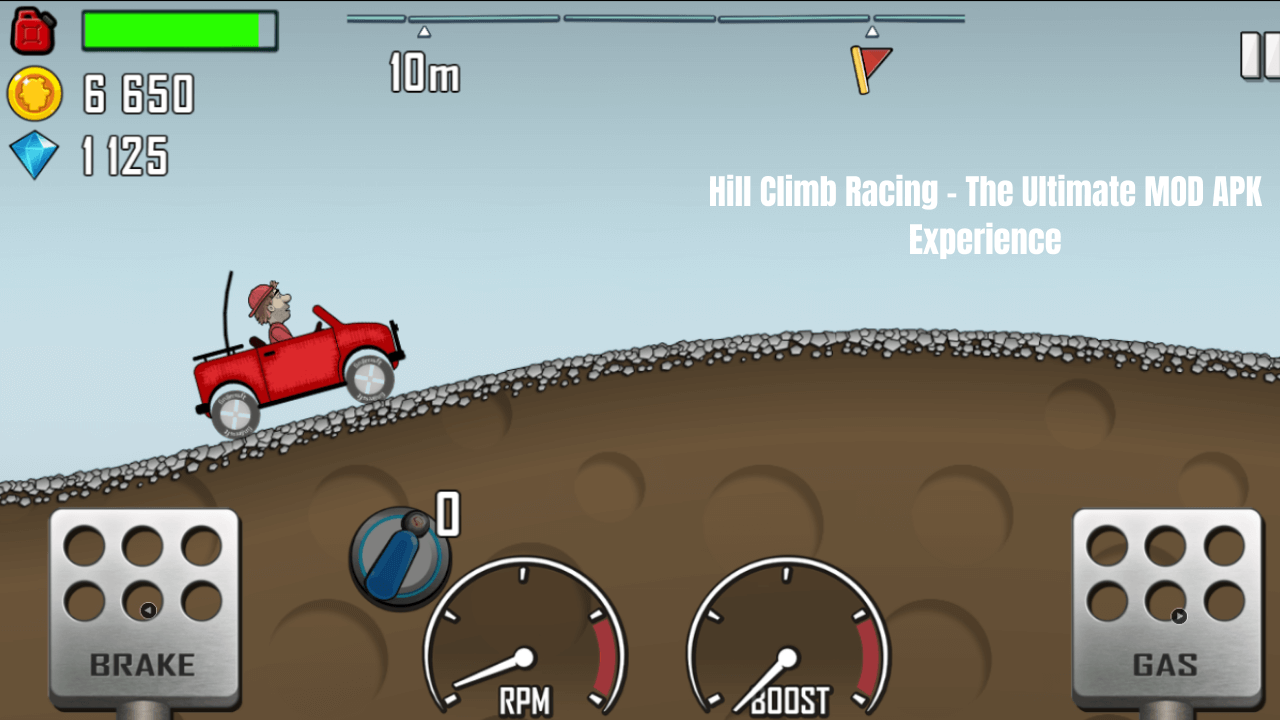The image size is (1280, 720).
Task: Tap the red fuel canister icon
Action: click(x=33, y=31)
